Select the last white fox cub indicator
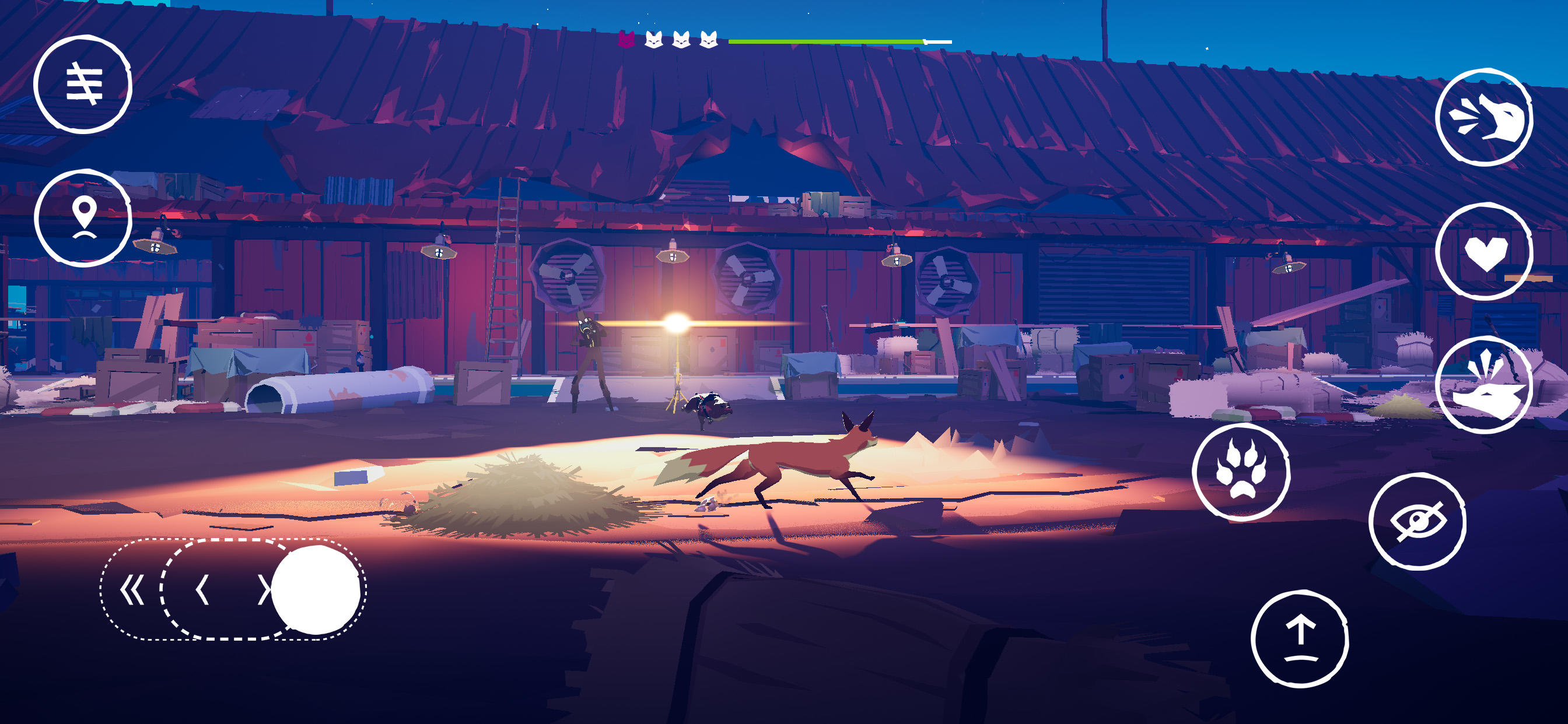Viewport: 1568px width, 724px height. [709, 38]
